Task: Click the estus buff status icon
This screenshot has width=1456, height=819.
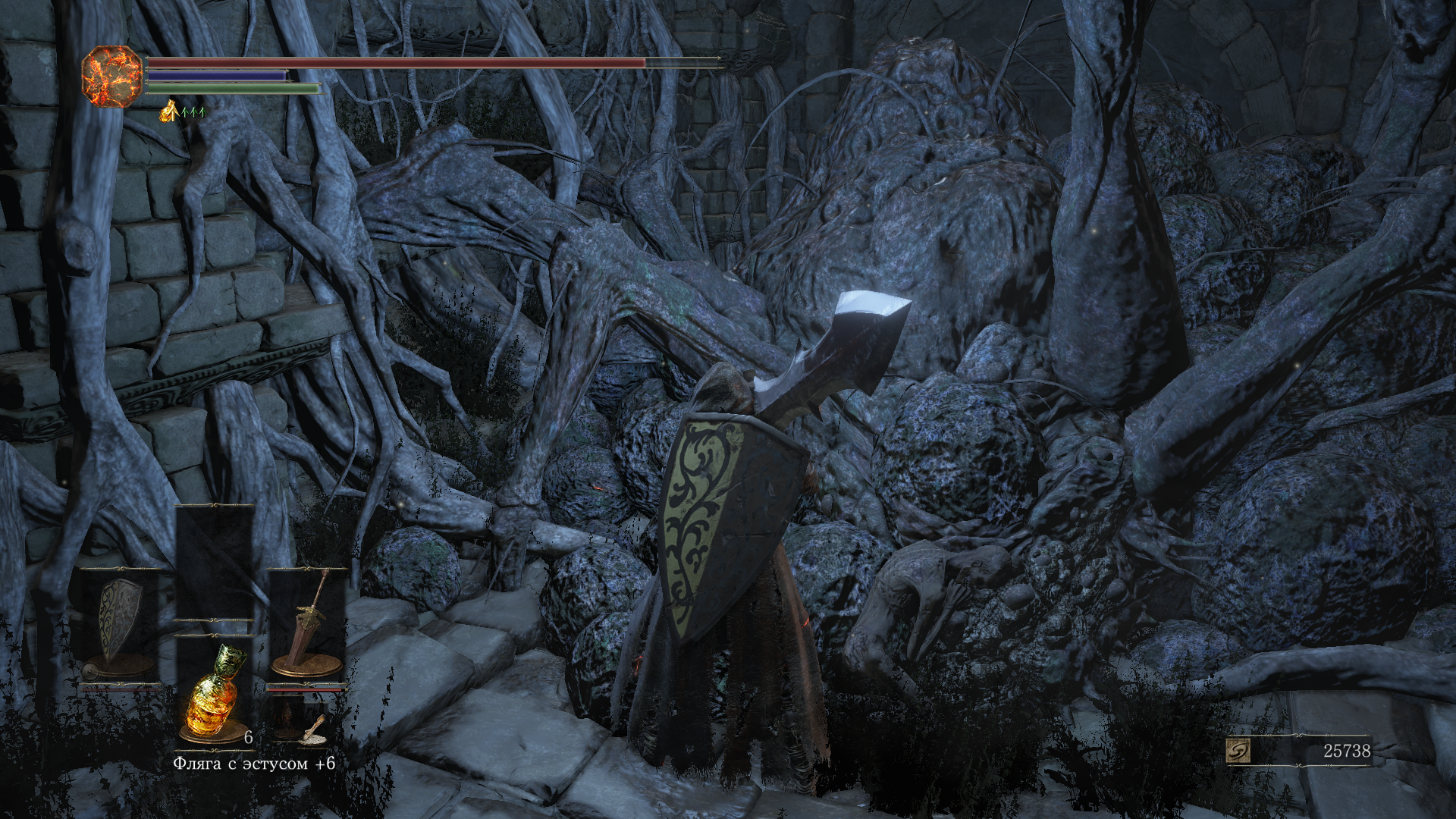Action: [168, 111]
